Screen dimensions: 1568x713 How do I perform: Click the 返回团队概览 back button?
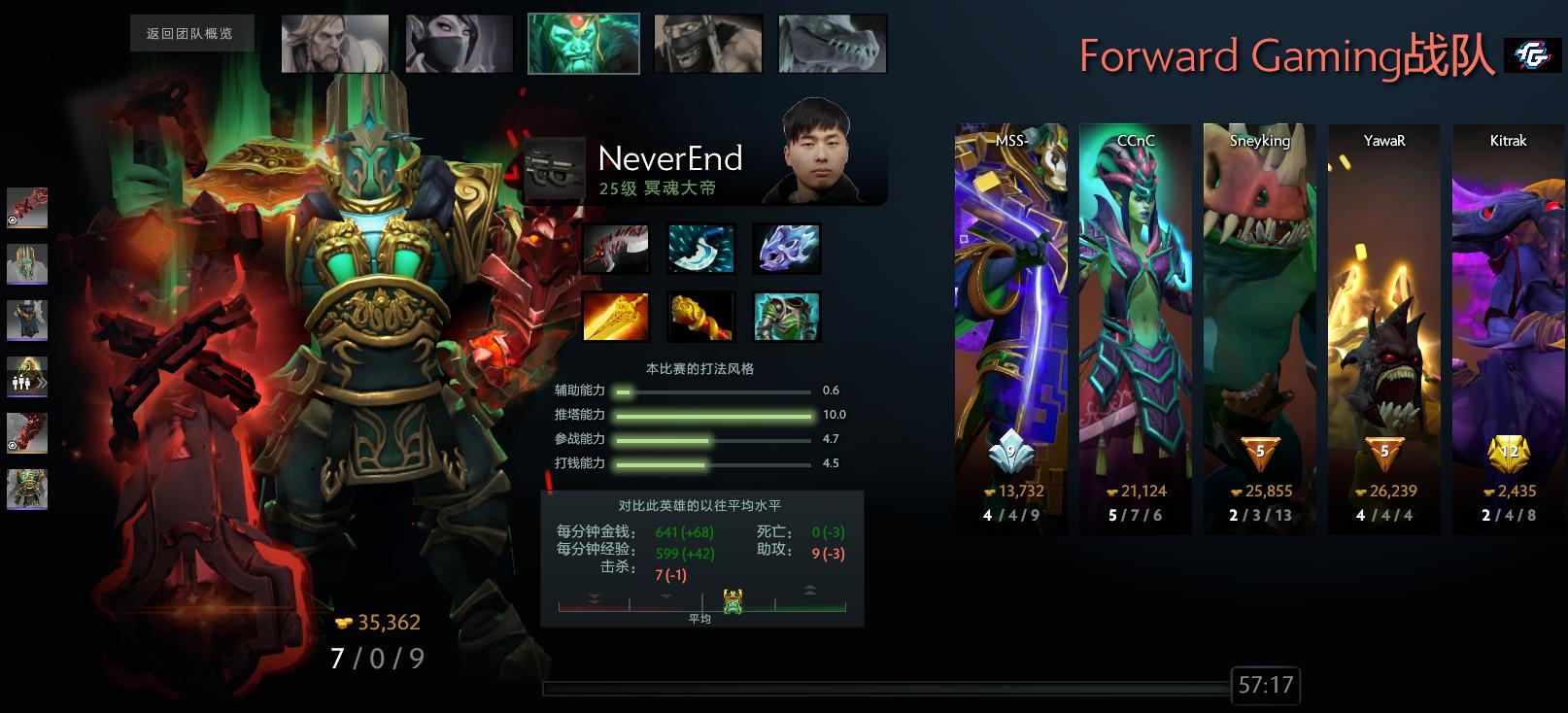click(x=191, y=32)
